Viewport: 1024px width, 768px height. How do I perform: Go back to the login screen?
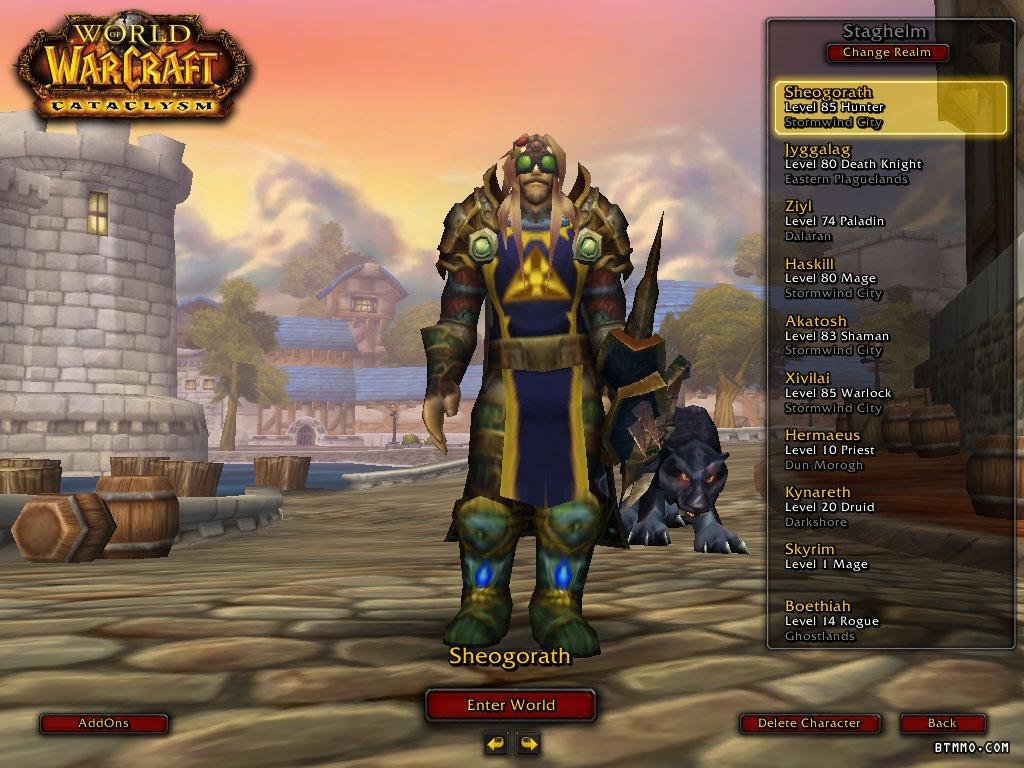coord(942,723)
